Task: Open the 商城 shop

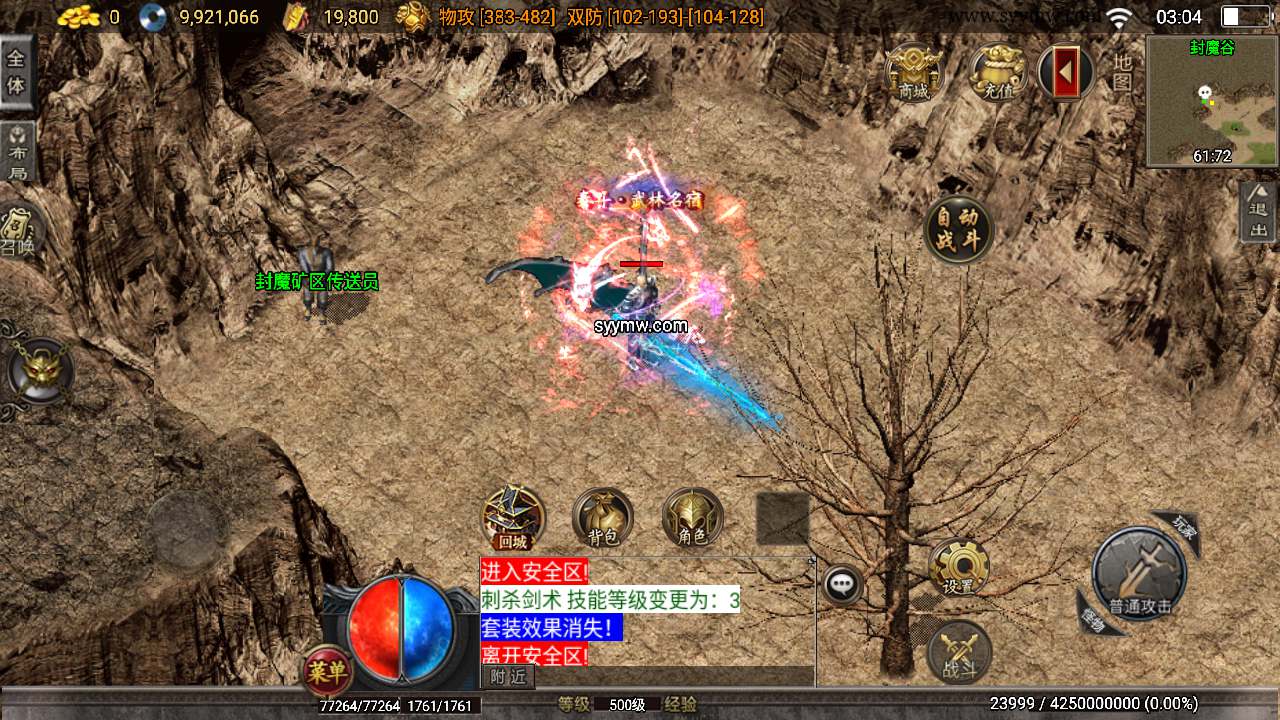Action: coord(914,72)
